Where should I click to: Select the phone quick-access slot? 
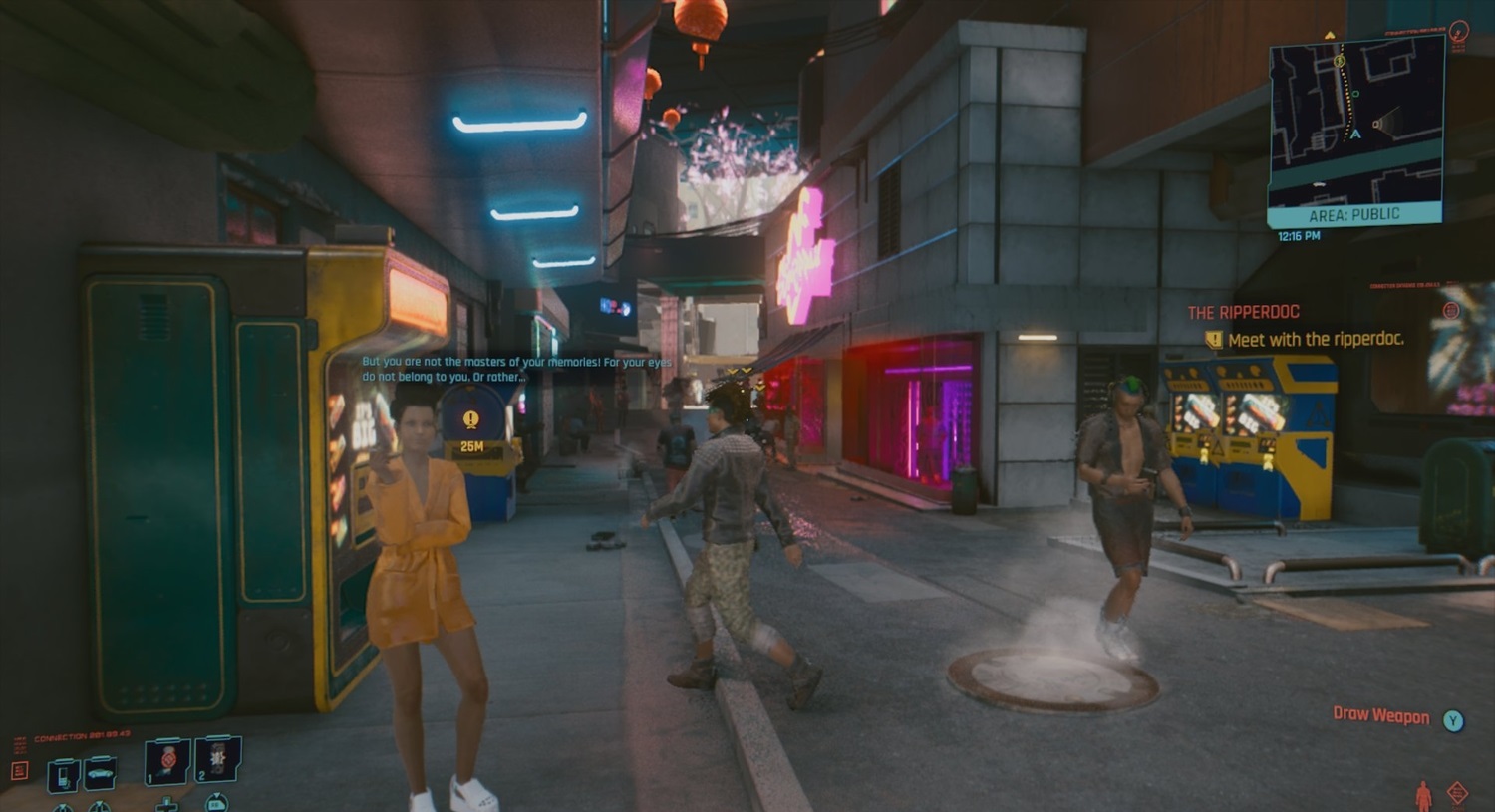point(64,774)
